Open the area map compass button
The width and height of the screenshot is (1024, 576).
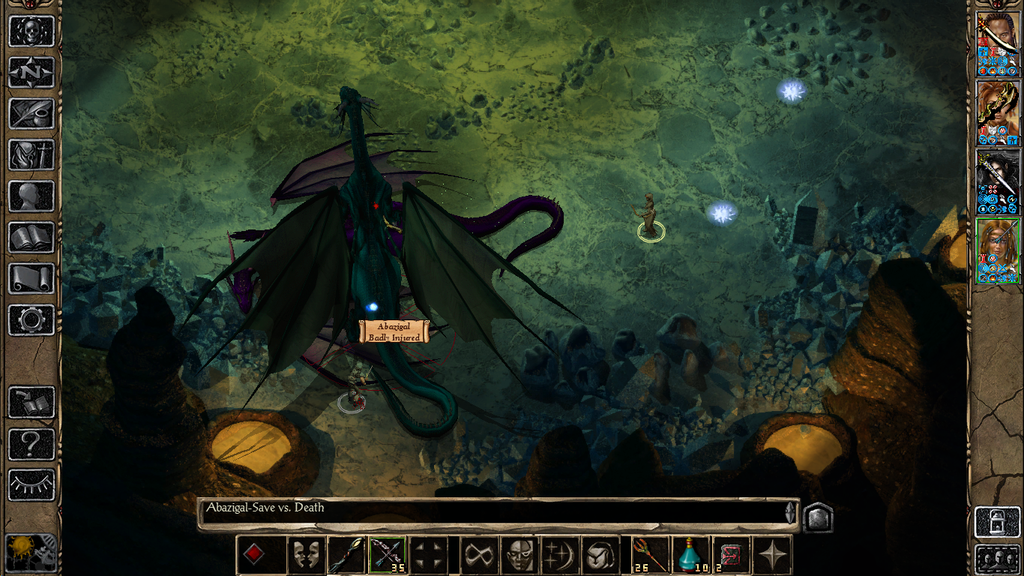(31, 72)
